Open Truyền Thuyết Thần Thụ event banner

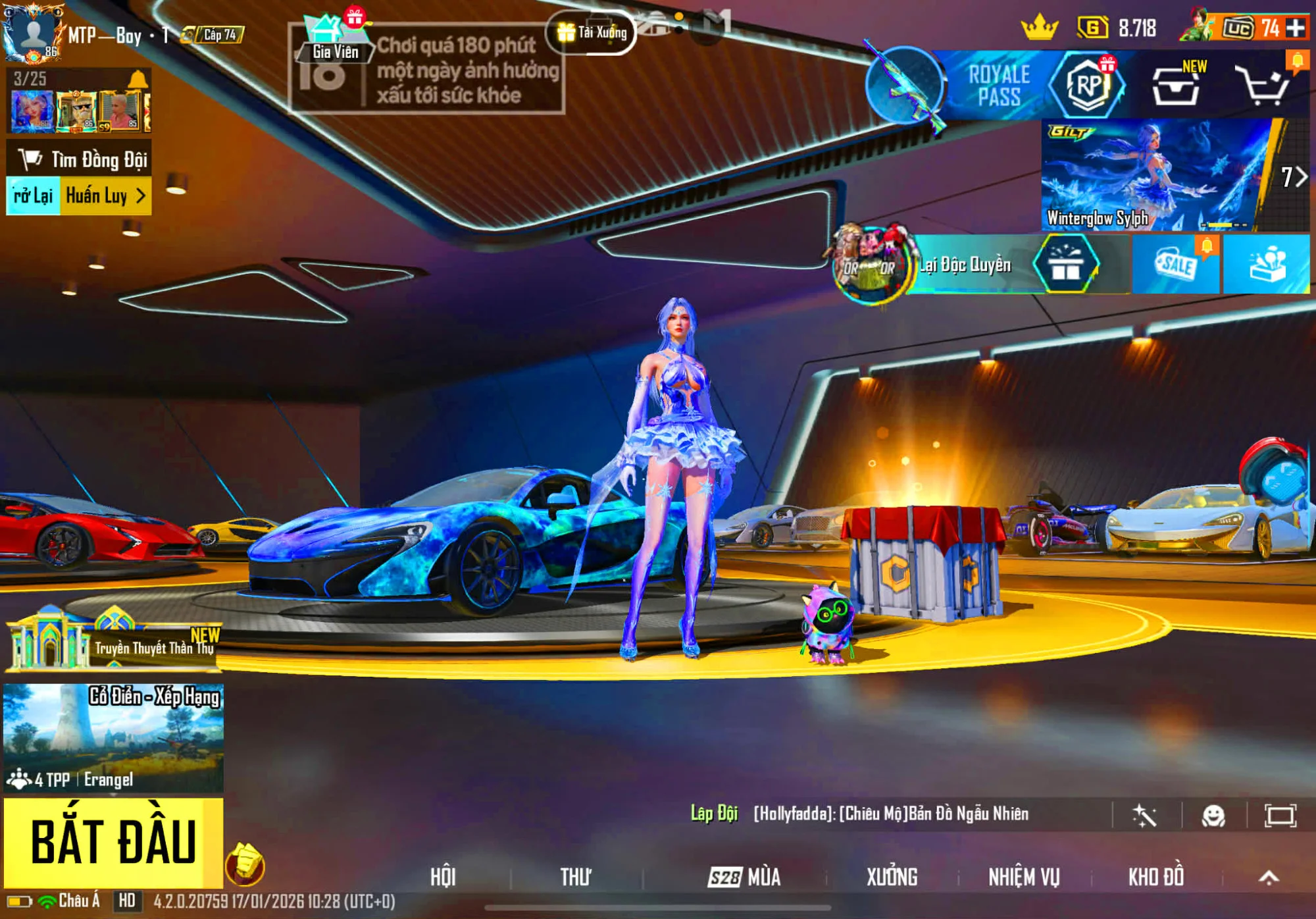(x=113, y=642)
